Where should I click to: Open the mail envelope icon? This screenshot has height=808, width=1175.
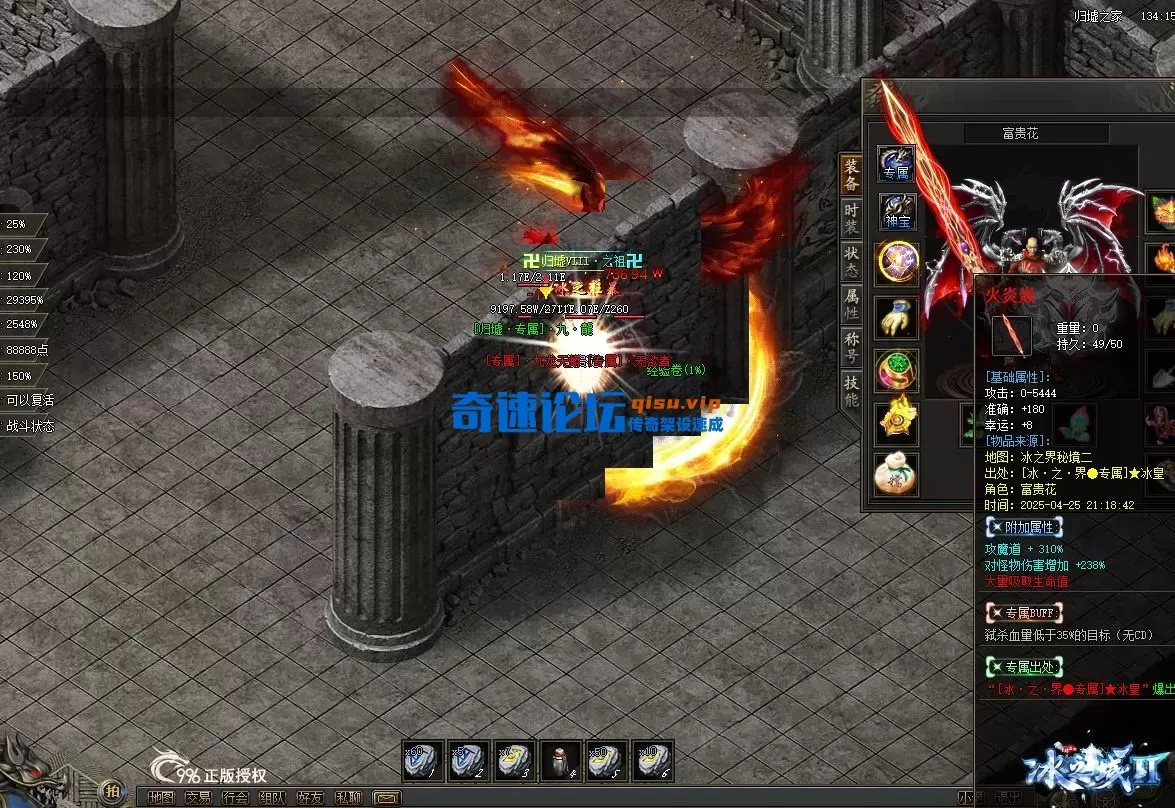pos(386,798)
